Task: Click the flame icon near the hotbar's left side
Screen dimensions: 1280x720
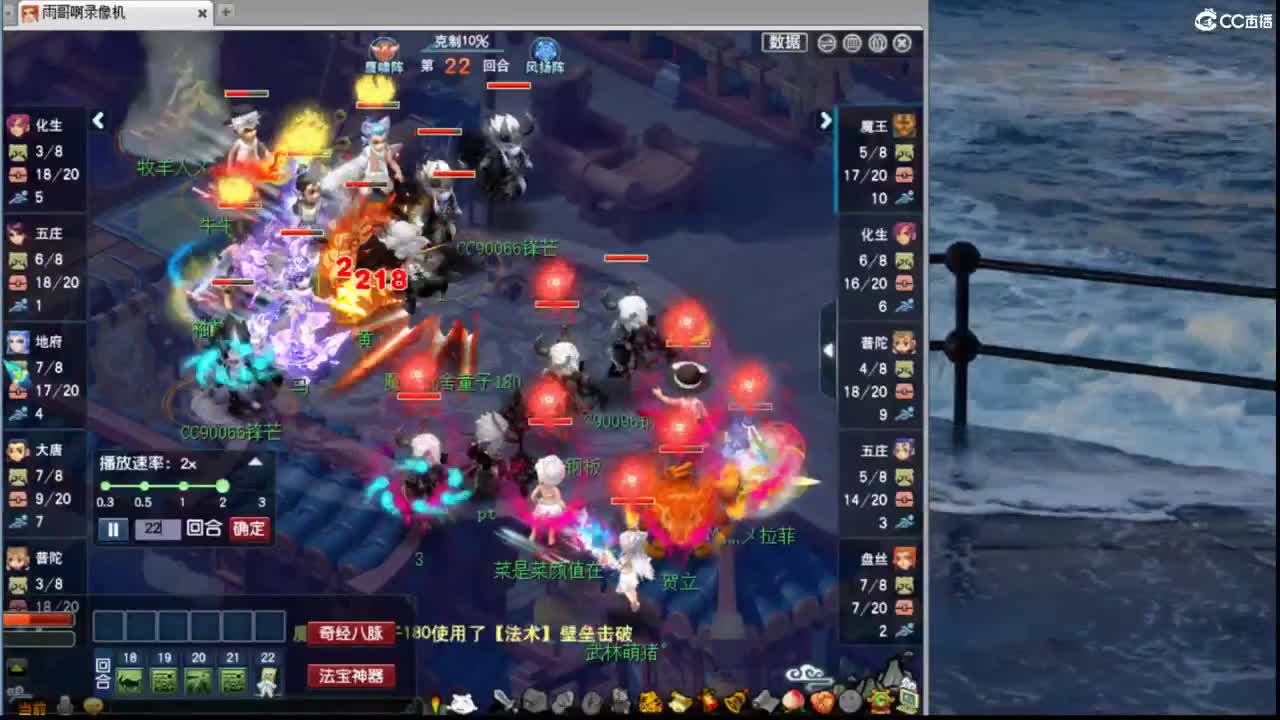Action: [436, 700]
